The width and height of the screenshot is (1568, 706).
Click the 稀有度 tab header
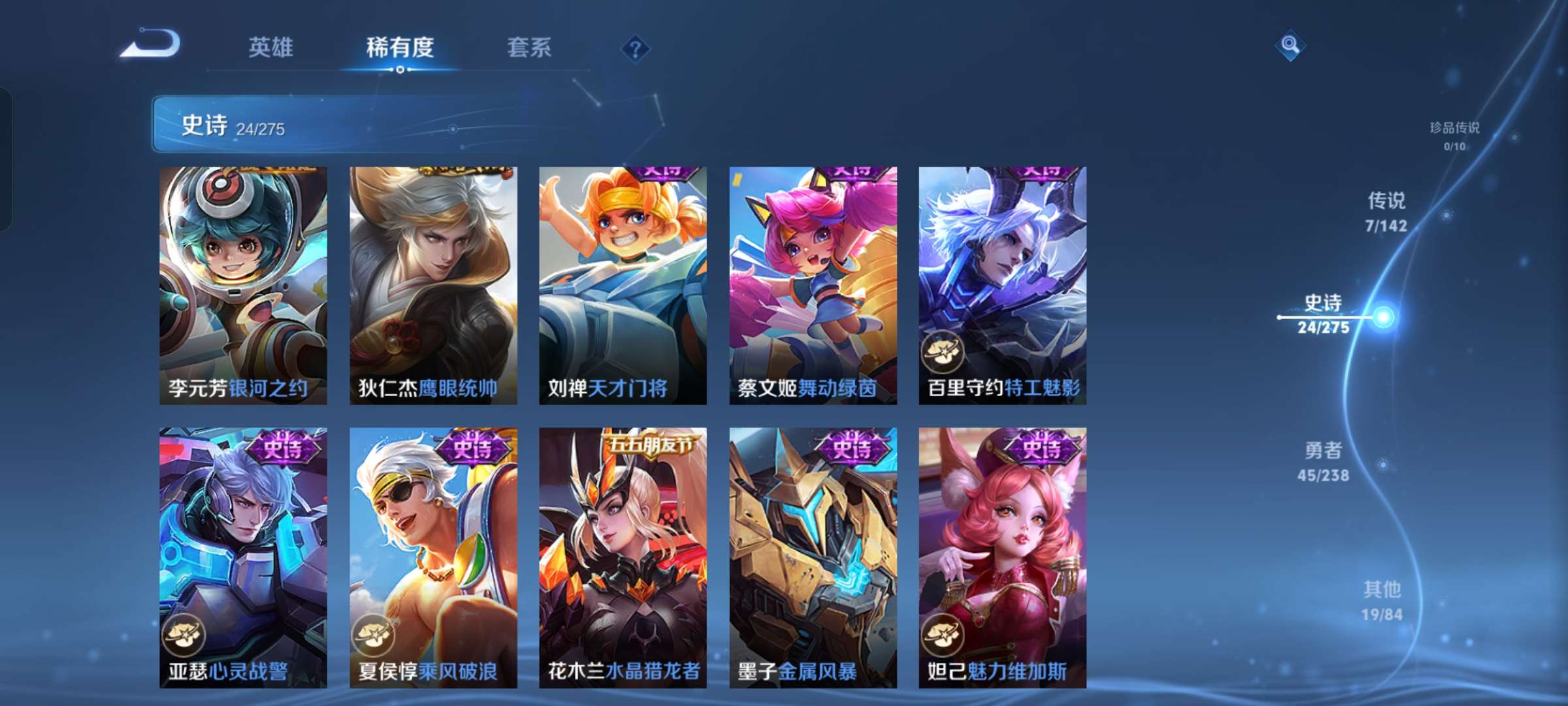point(400,47)
